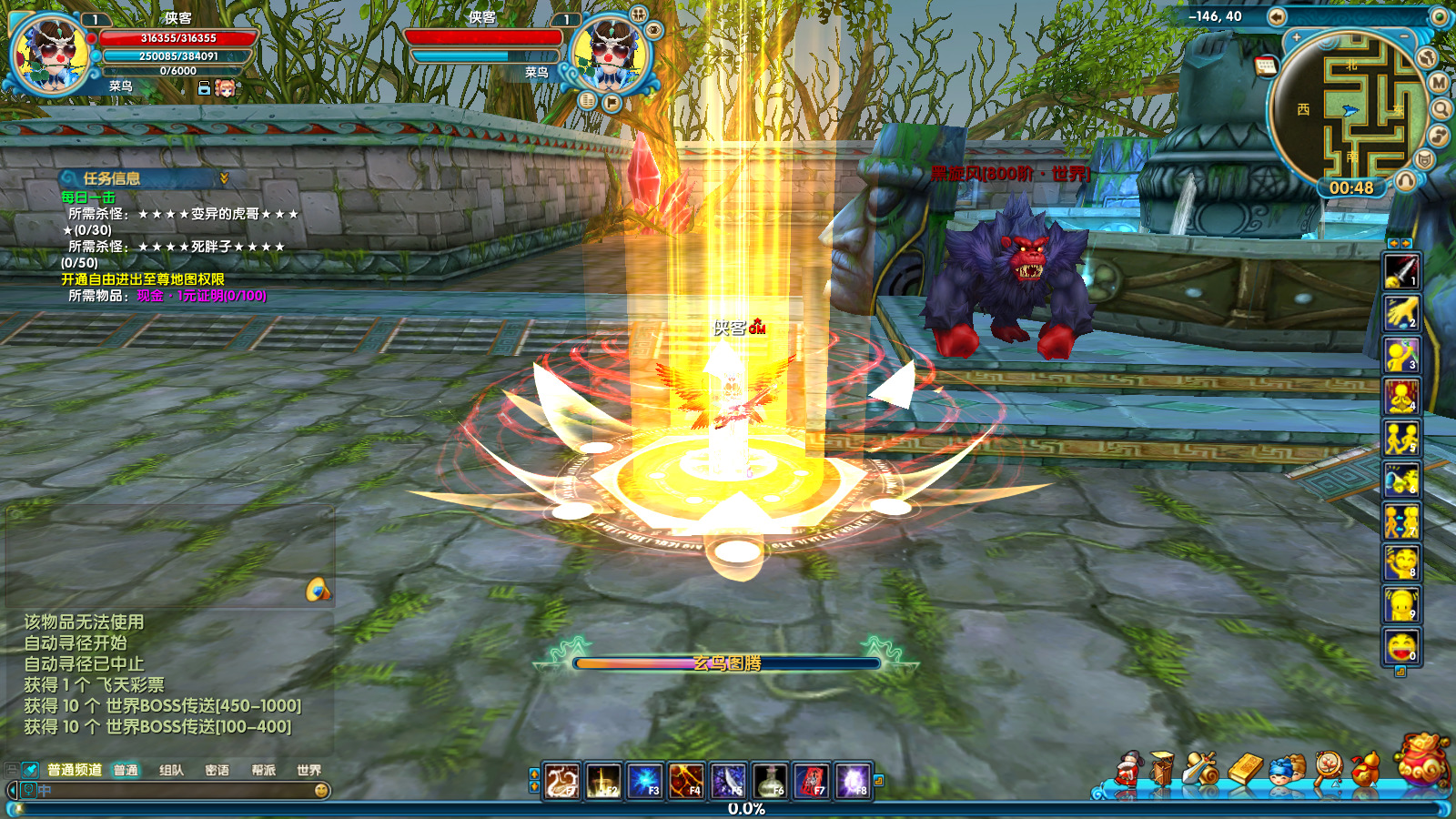This screenshot has width=1456, height=819.
Task: Cast the F8 purple orb skill
Action: coord(854,781)
